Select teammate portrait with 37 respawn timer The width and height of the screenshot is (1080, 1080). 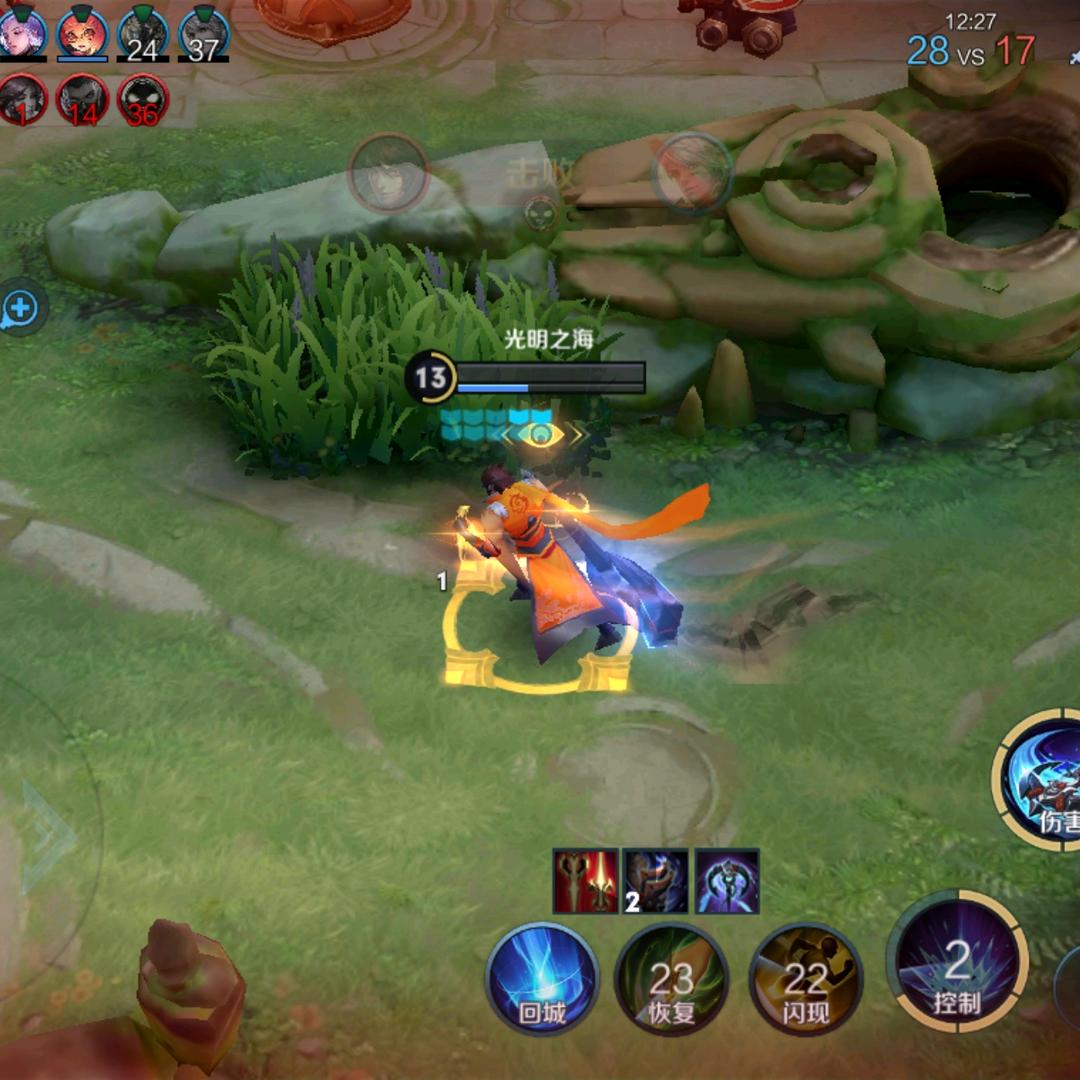(204, 35)
